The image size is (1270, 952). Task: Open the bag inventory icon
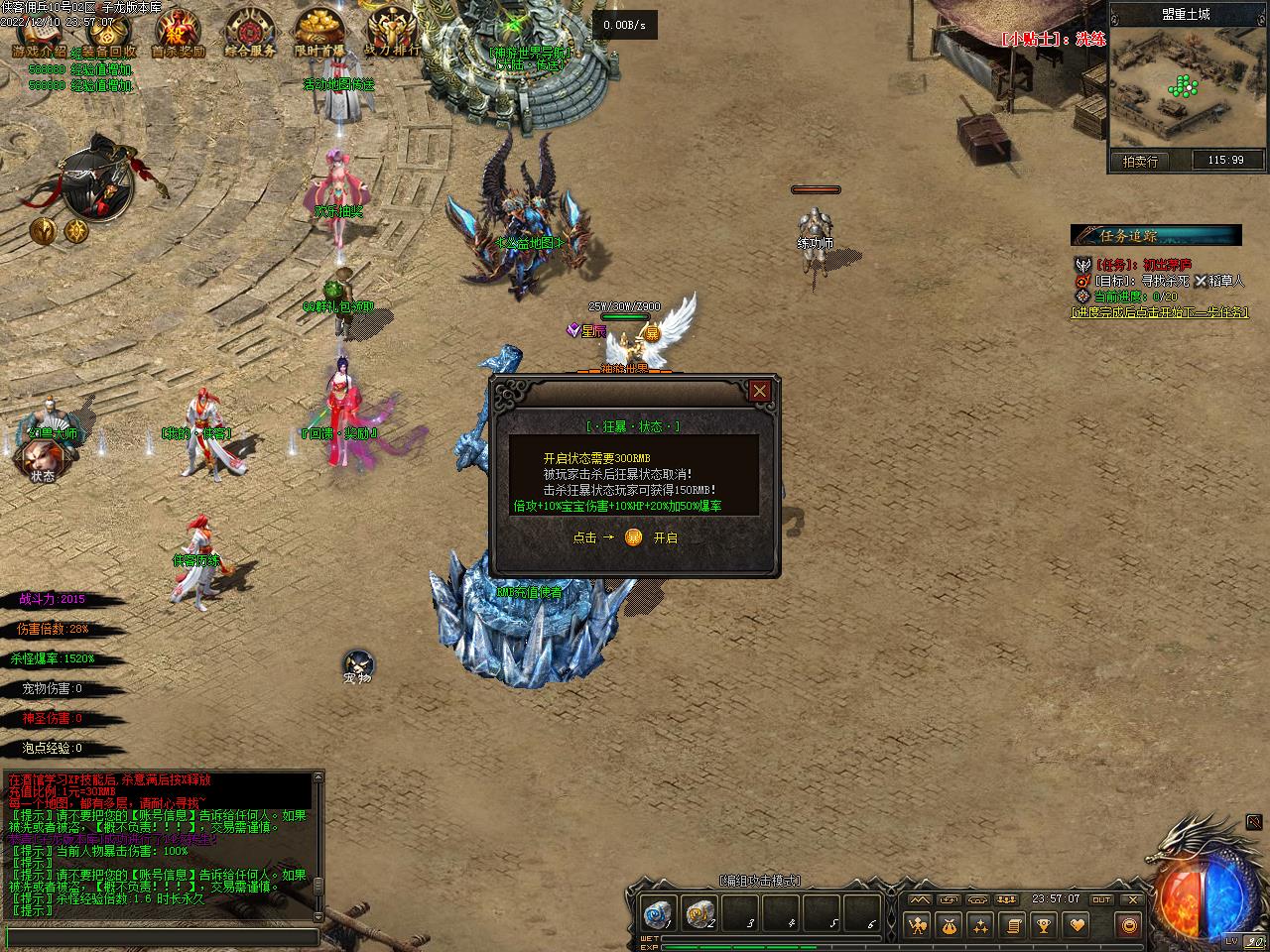[x=950, y=925]
